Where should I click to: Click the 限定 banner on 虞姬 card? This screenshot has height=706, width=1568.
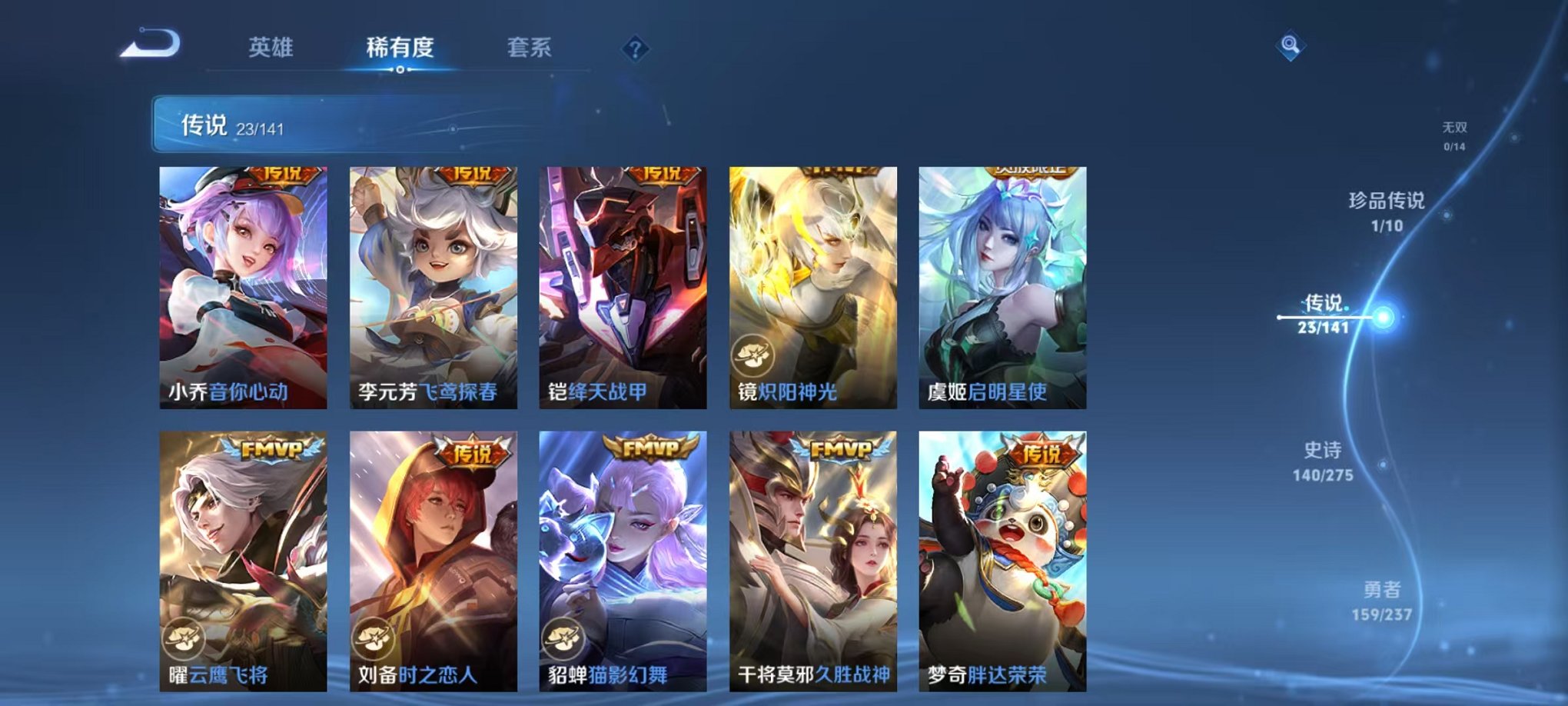point(1029,172)
